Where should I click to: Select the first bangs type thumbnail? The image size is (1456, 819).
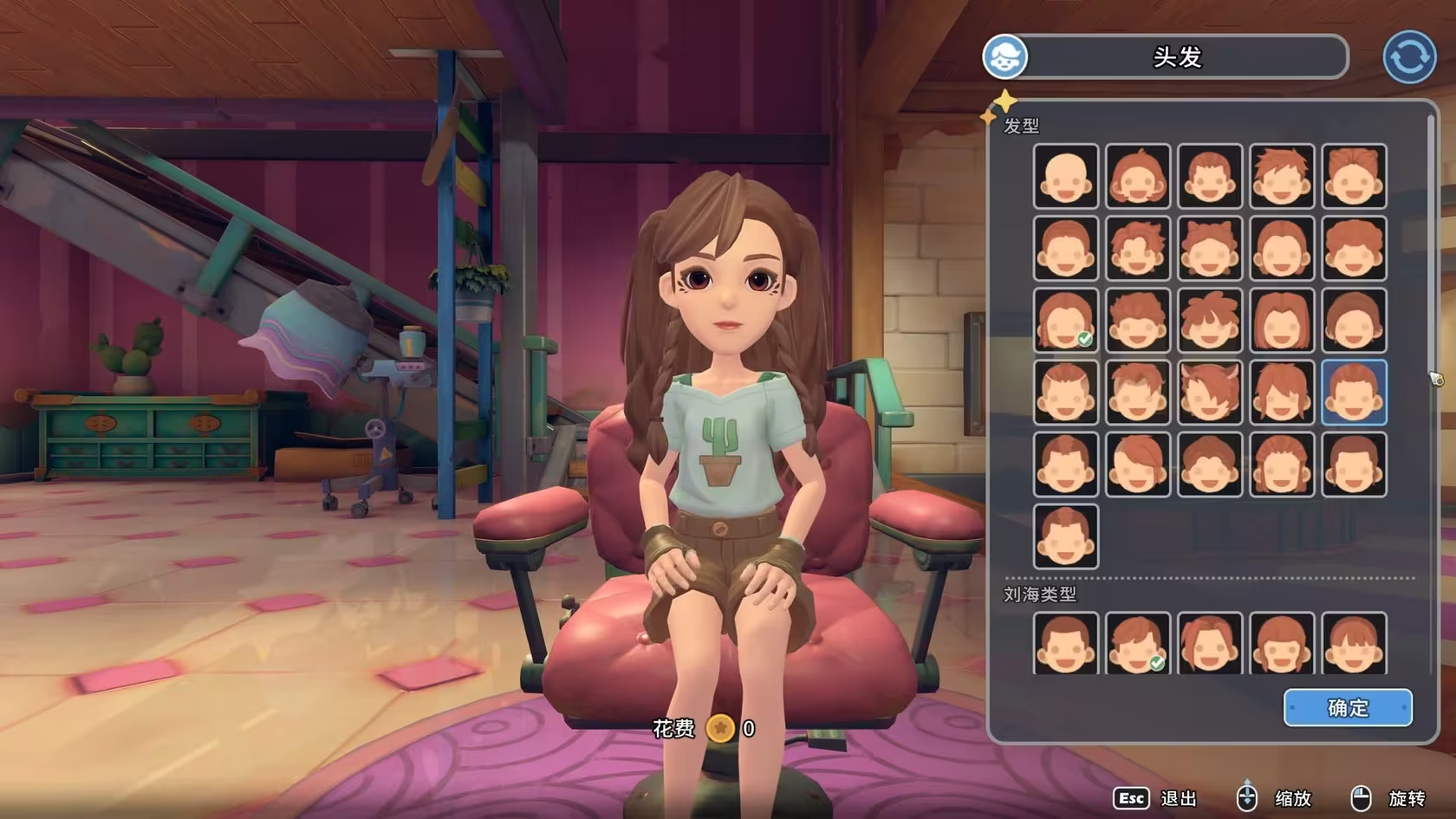(x=1066, y=644)
